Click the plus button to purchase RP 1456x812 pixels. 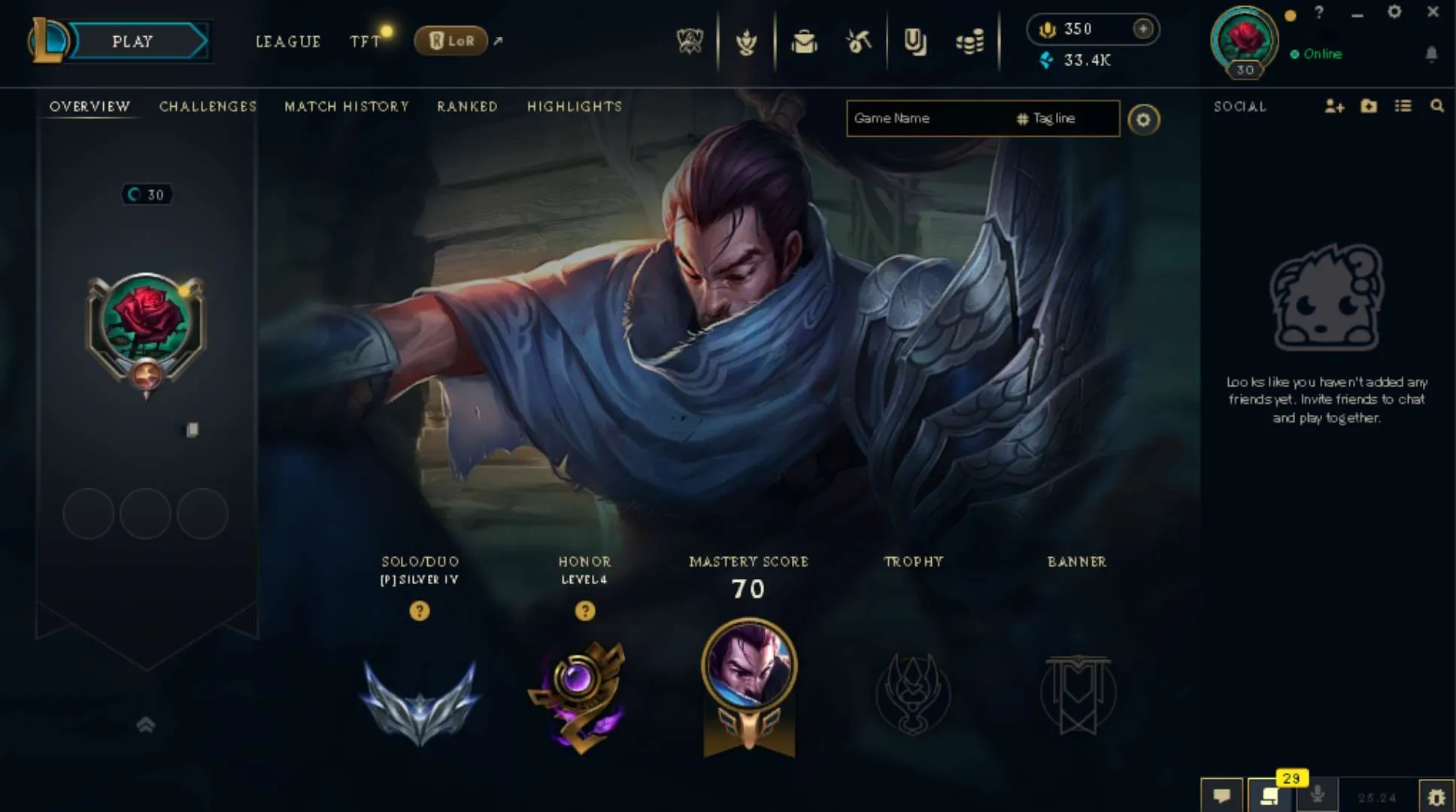[1143, 29]
